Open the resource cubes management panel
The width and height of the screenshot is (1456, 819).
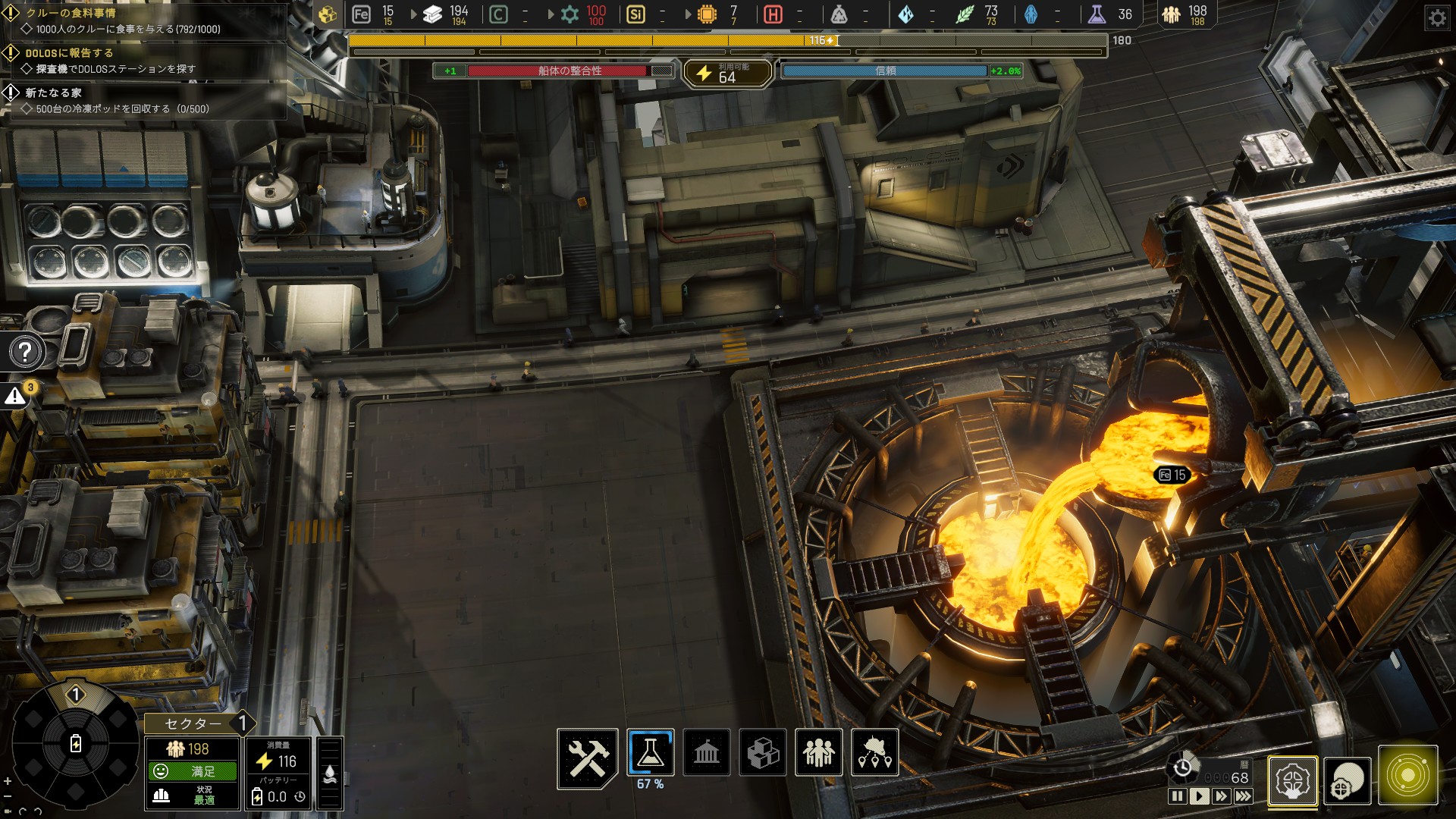763,752
